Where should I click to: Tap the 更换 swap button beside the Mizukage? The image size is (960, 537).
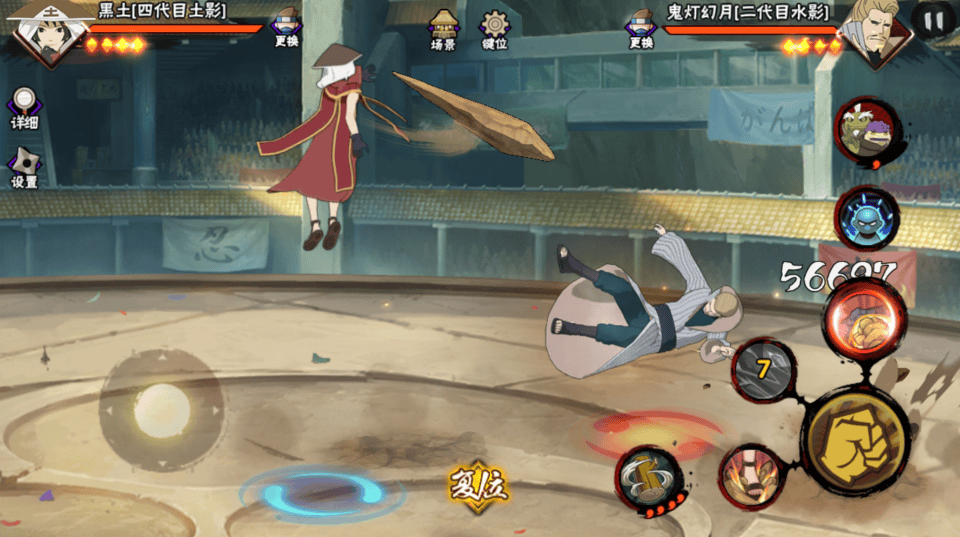click(641, 28)
